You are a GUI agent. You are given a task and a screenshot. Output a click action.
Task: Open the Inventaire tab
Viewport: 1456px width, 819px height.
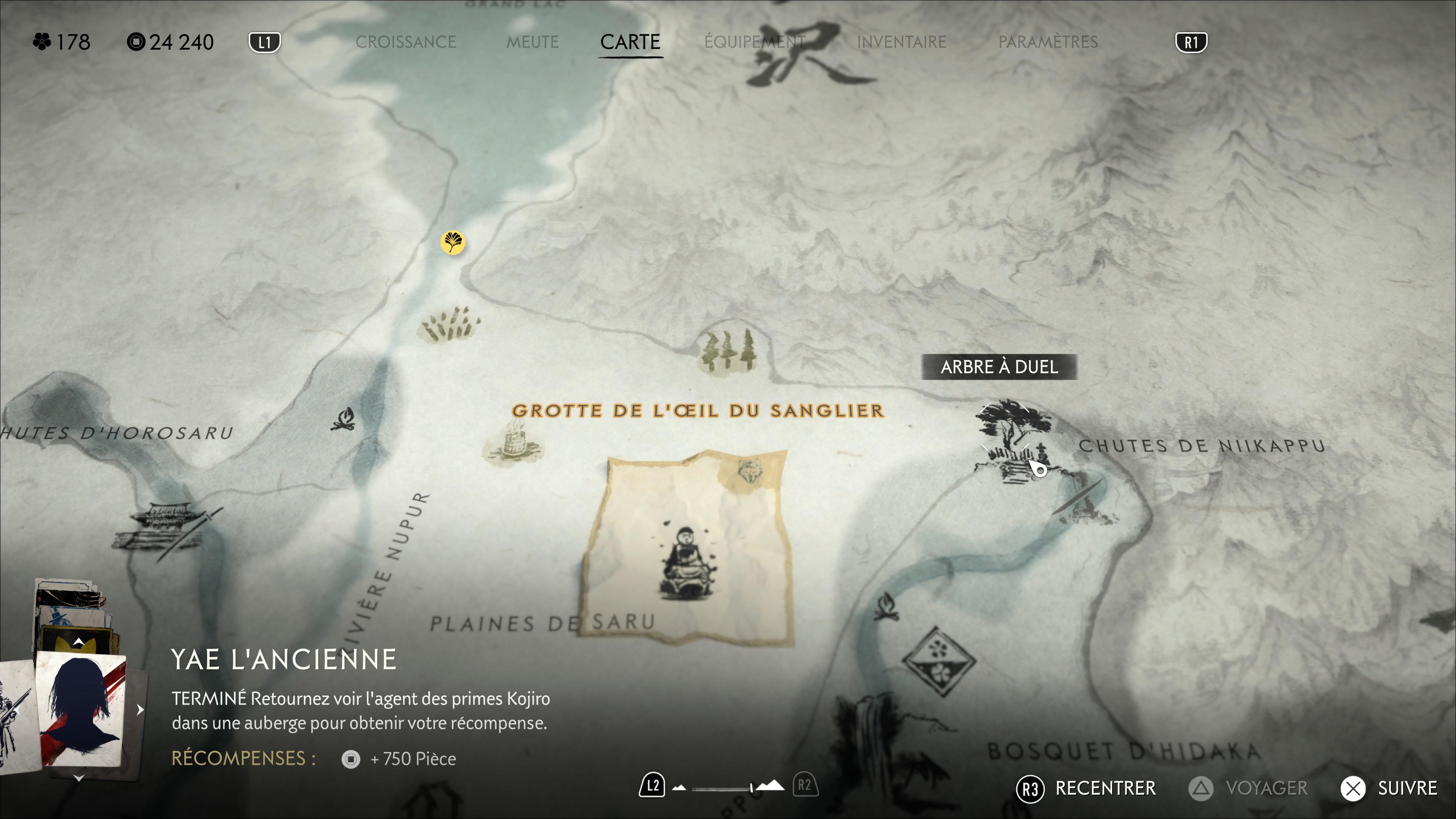[901, 42]
